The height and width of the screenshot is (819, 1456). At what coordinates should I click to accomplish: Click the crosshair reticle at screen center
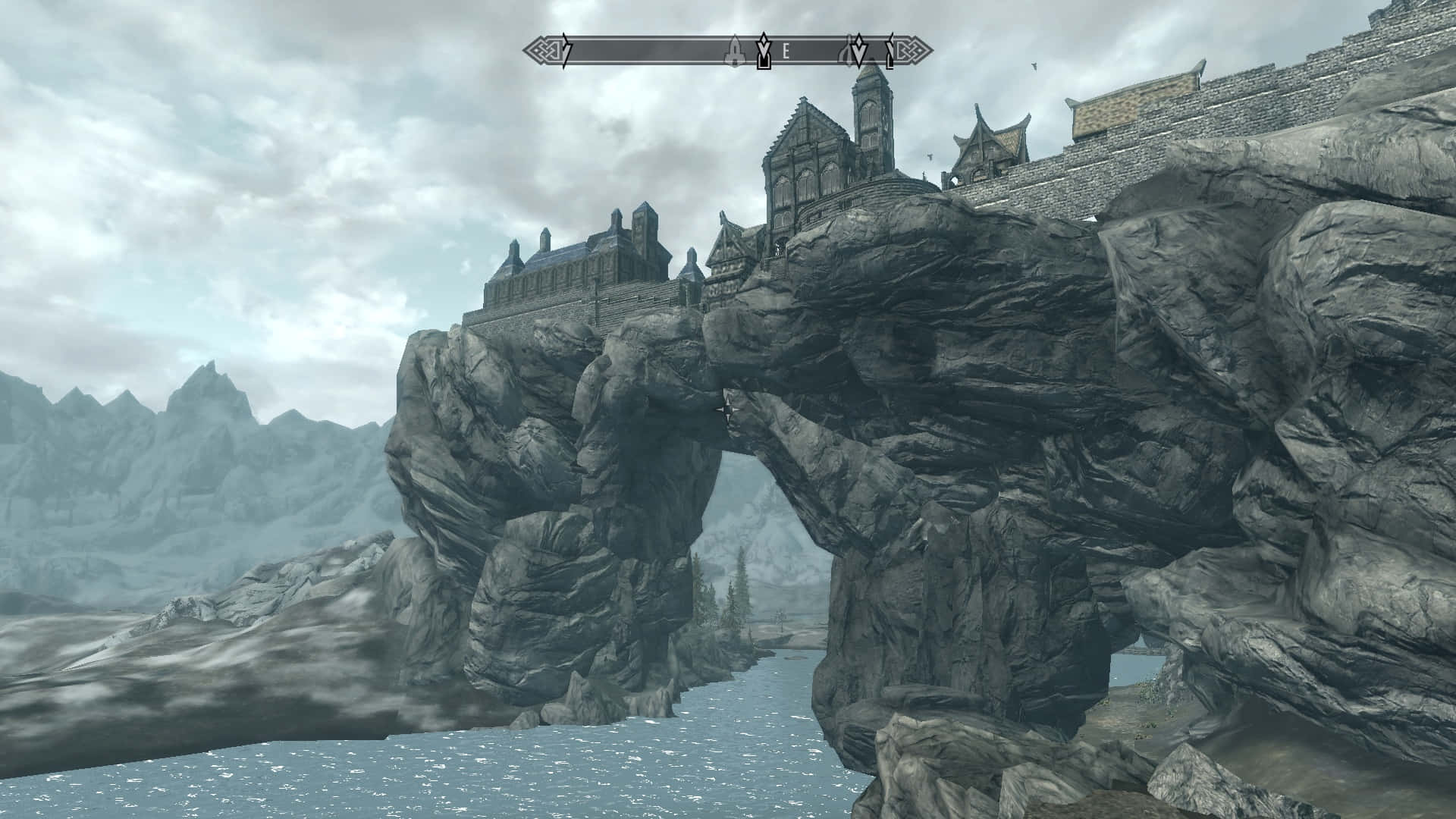pos(728,409)
